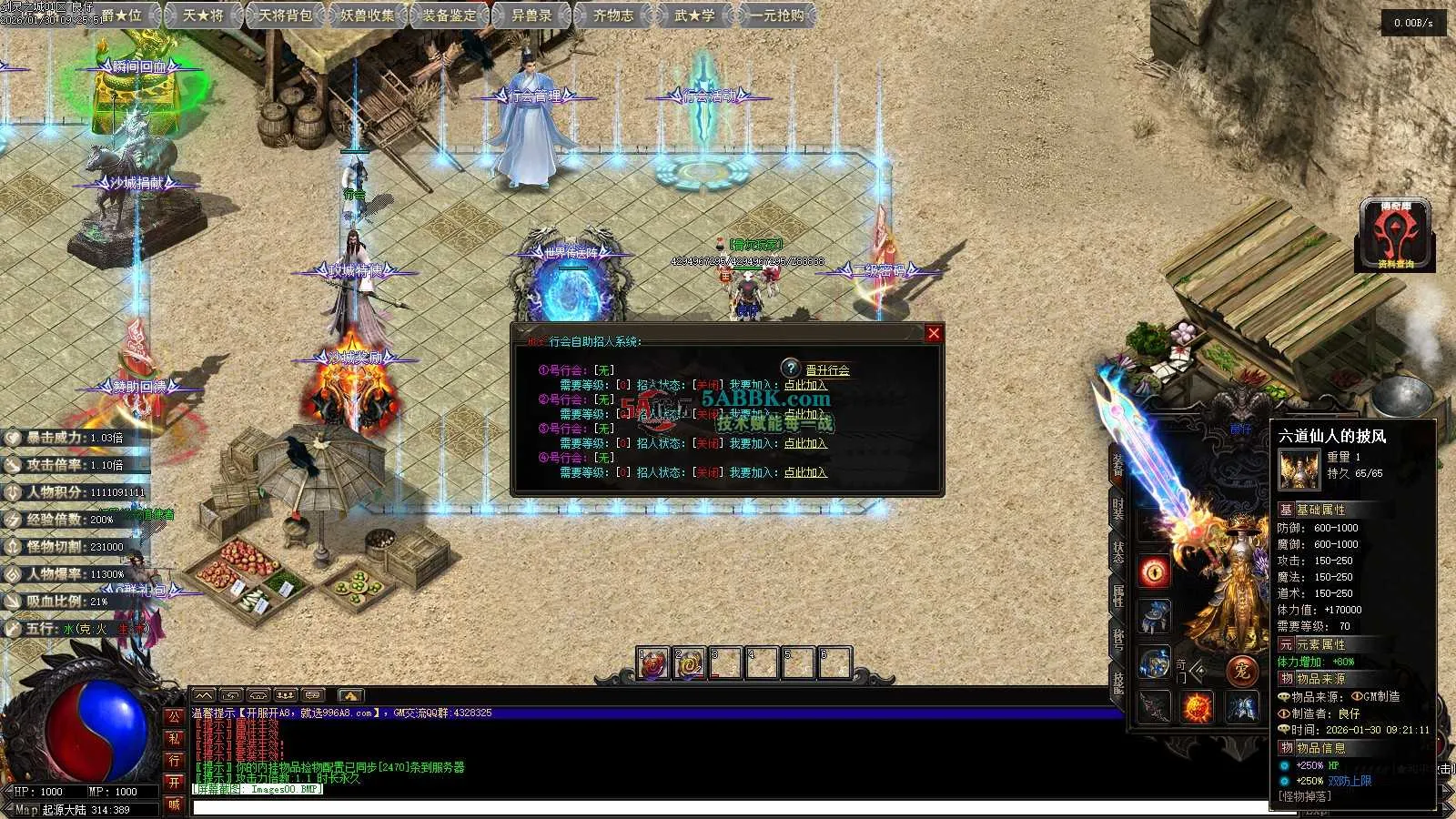Viewport: 1456px width, 819px height.
Task: Use the first hotbar skill slot
Action: [653, 664]
